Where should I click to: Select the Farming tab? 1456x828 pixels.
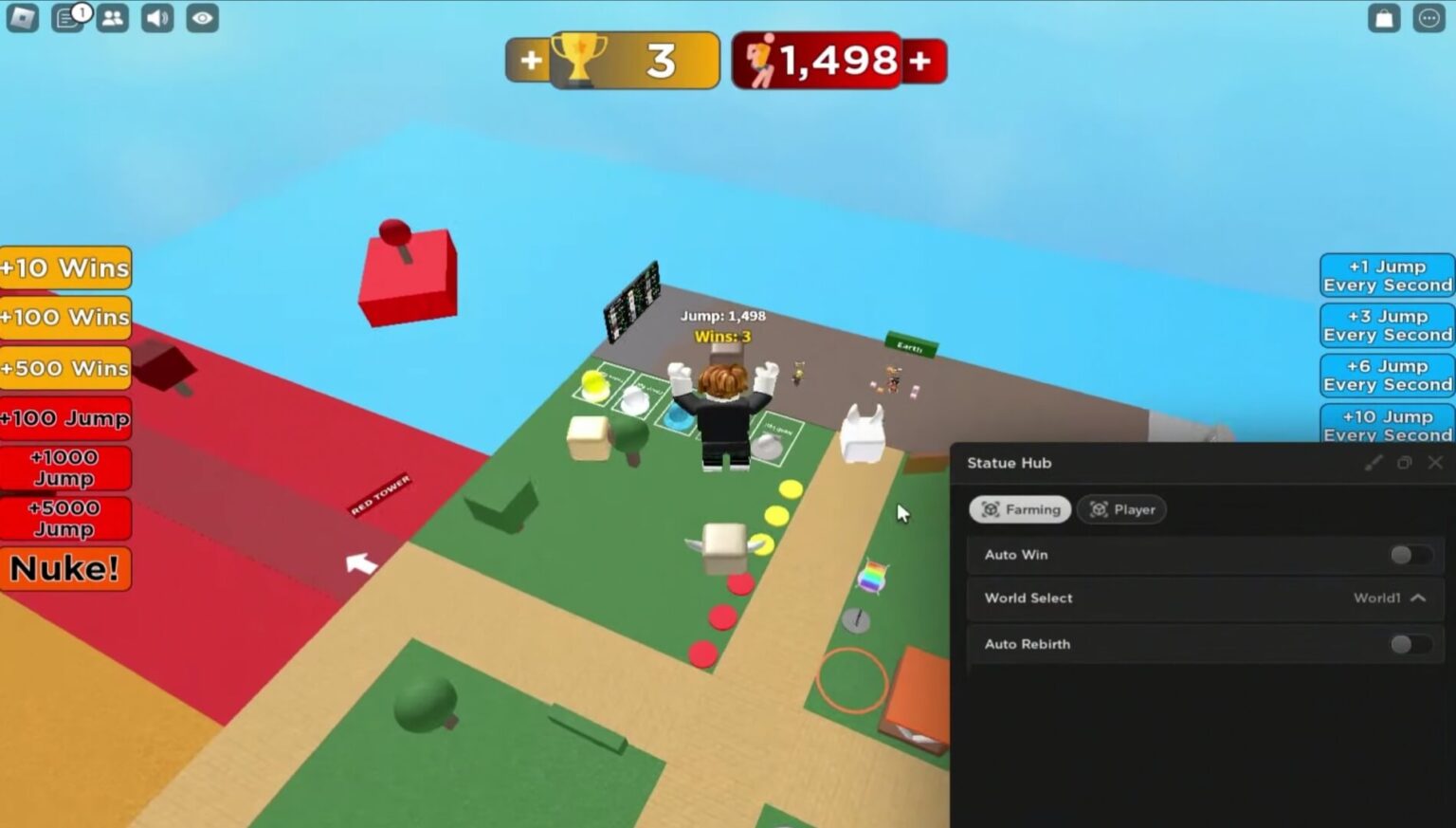1020,509
